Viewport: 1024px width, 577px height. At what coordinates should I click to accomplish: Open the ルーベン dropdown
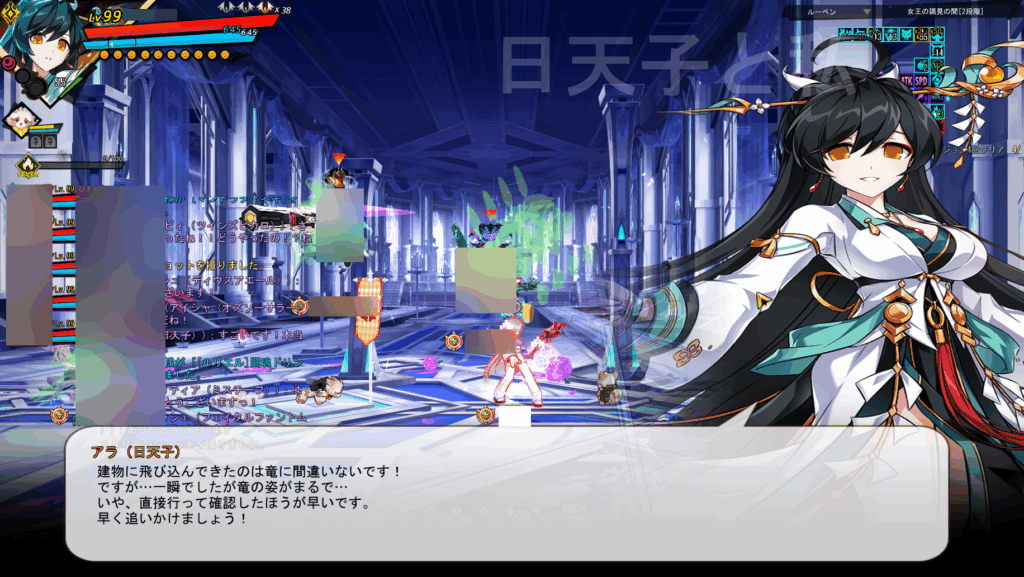click(867, 12)
